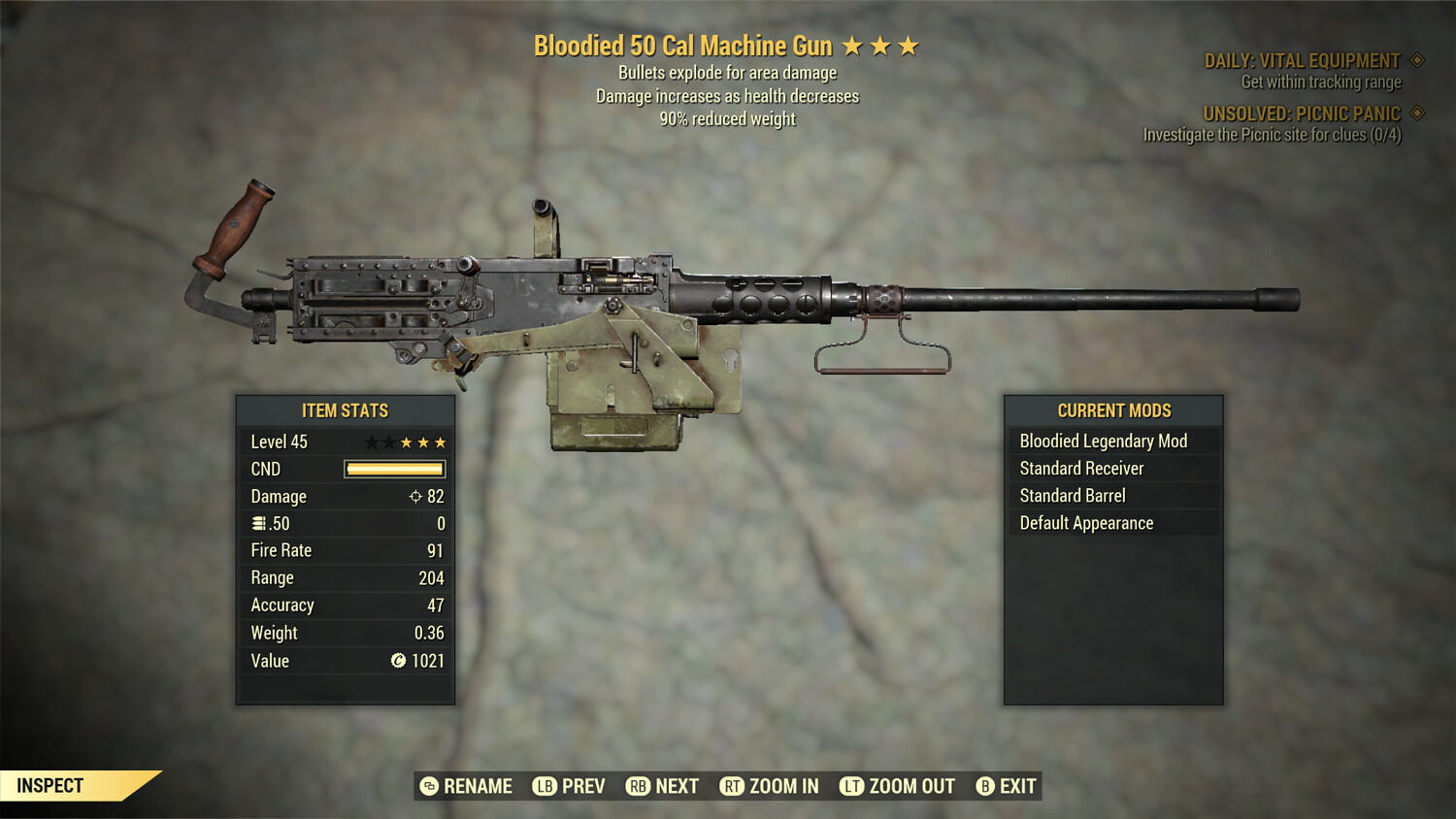Image resolution: width=1456 pixels, height=819 pixels.
Task: Toggle the third star in the weapon title
Action: point(909,45)
